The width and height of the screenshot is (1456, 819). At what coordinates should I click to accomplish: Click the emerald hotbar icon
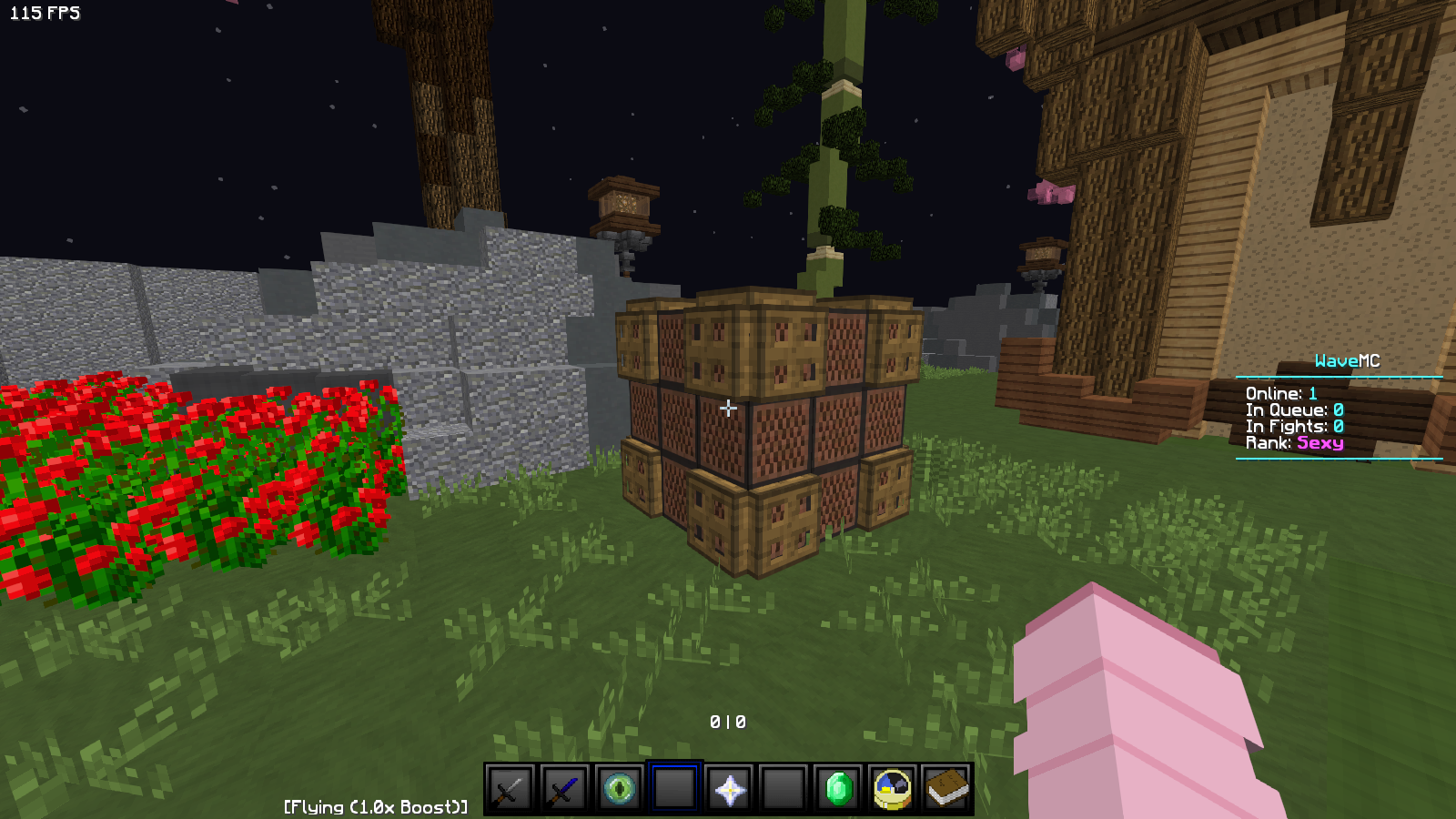[x=838, y=789]
